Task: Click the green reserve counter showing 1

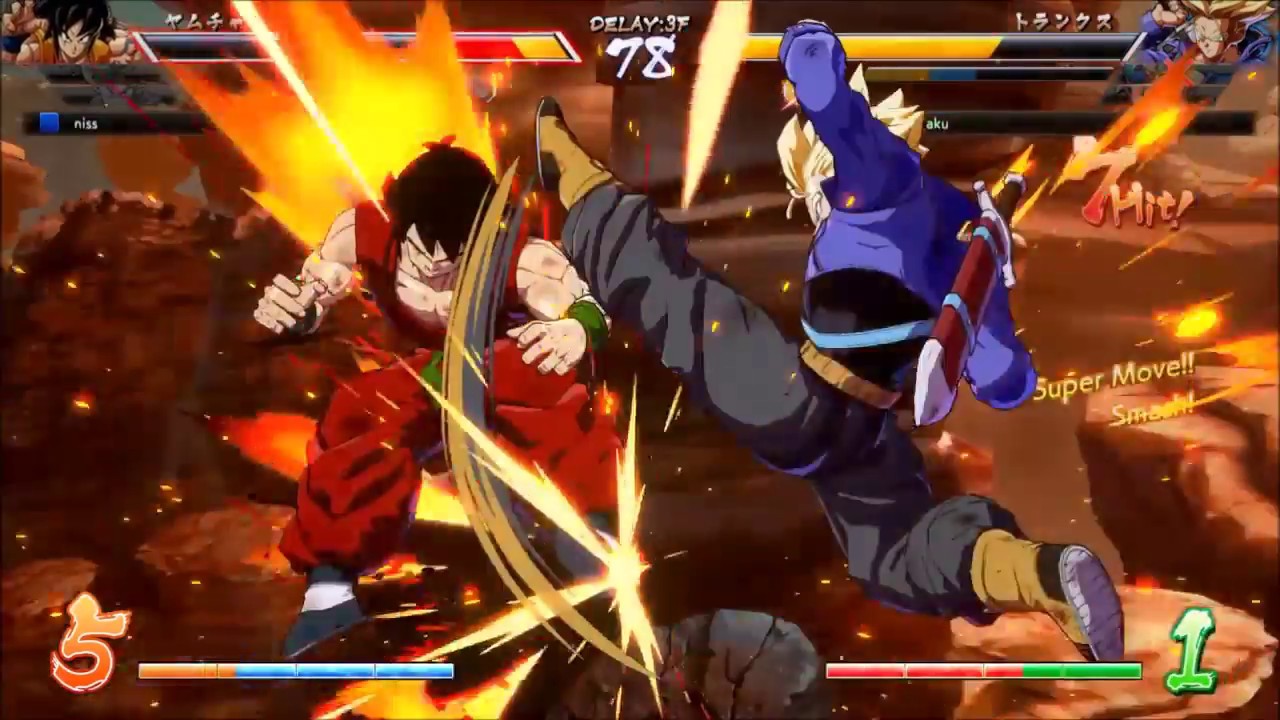Action: coord(1195,645)
